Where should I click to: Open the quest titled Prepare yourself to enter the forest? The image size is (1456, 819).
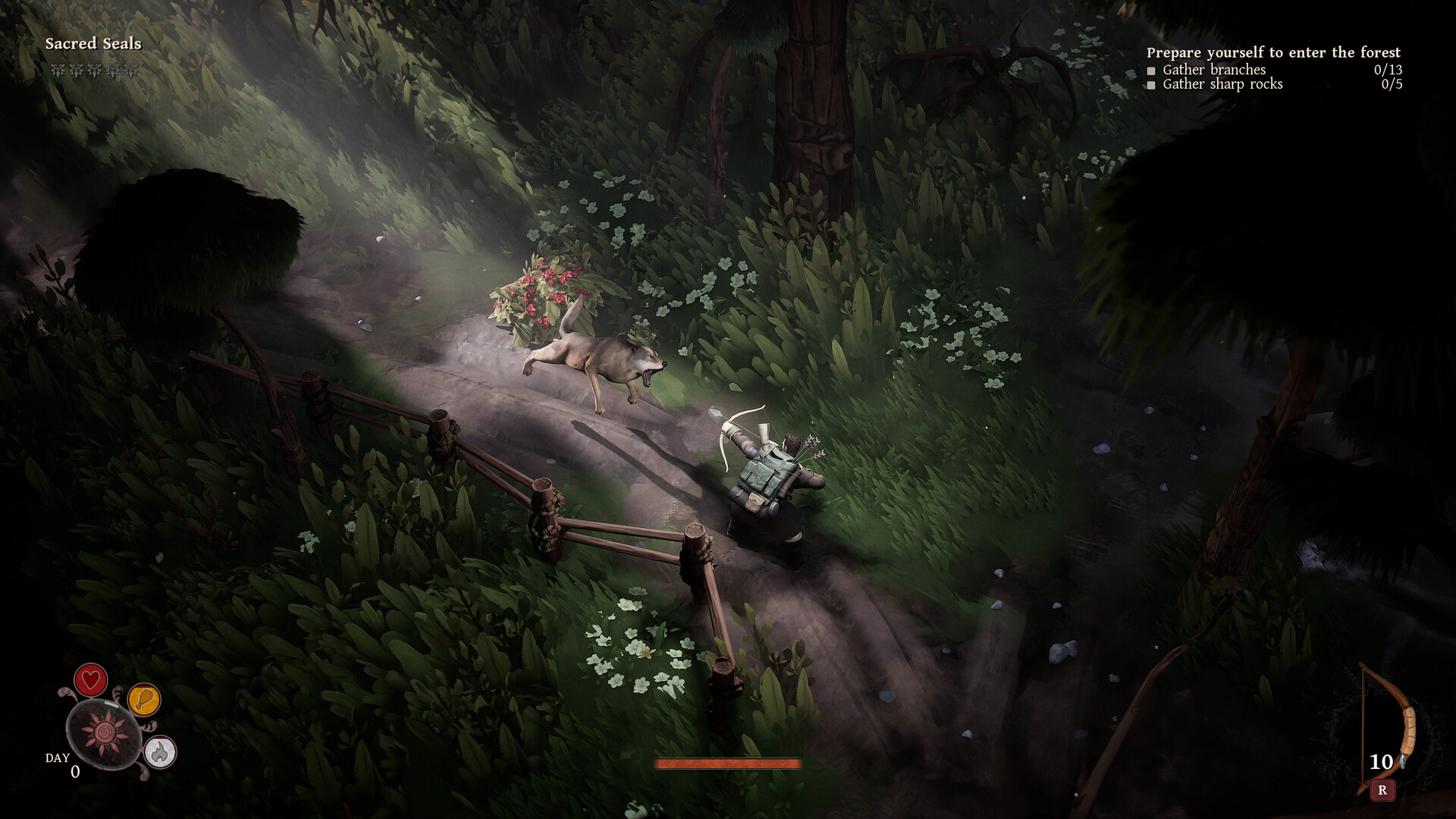tap(1275, 53)
